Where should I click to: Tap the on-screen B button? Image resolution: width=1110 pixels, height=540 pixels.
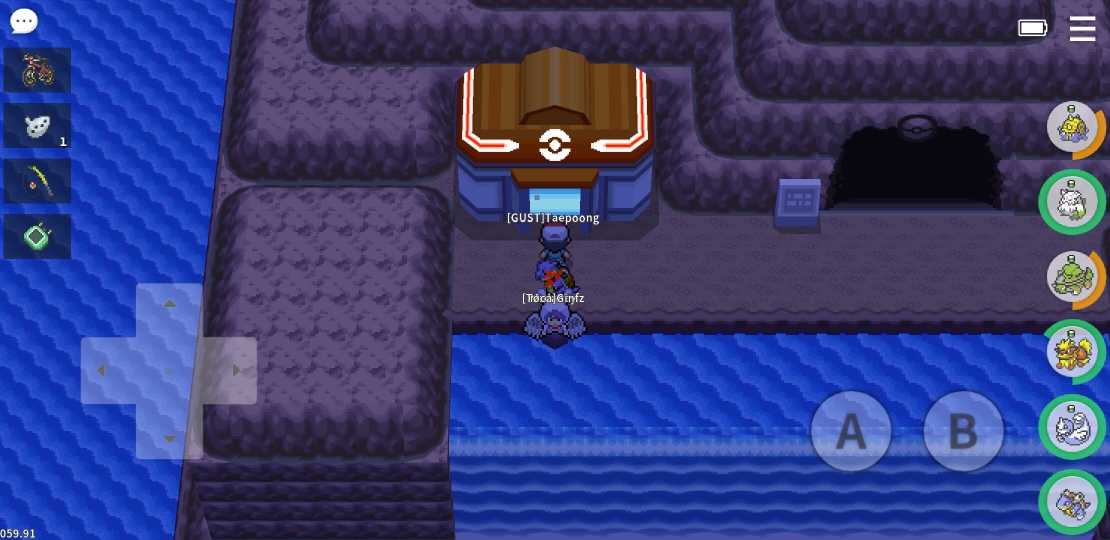(962, 431)
